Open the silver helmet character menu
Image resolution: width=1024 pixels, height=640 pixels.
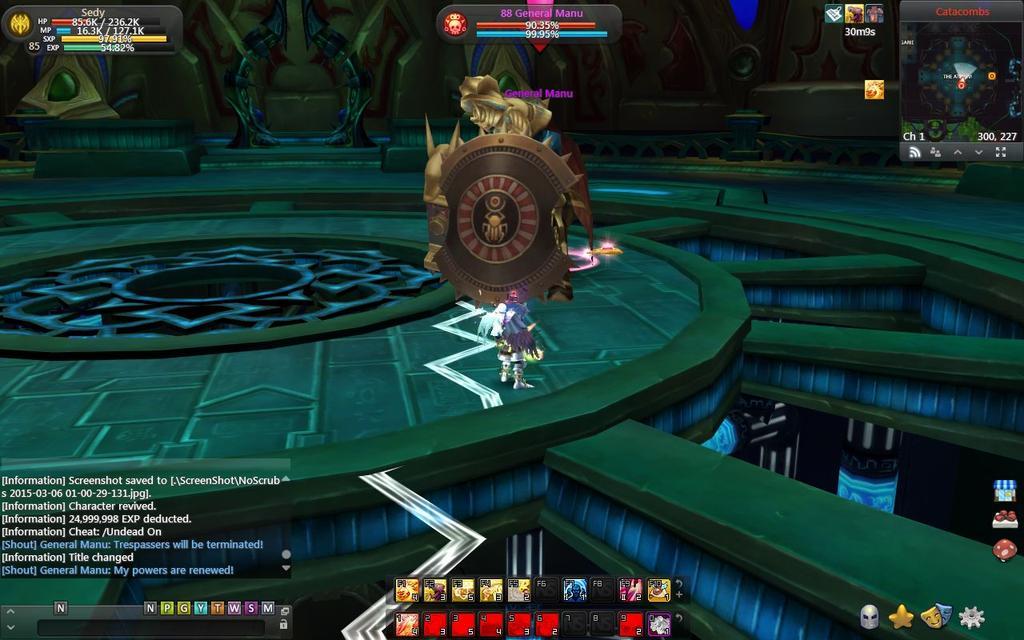(870, 616)
